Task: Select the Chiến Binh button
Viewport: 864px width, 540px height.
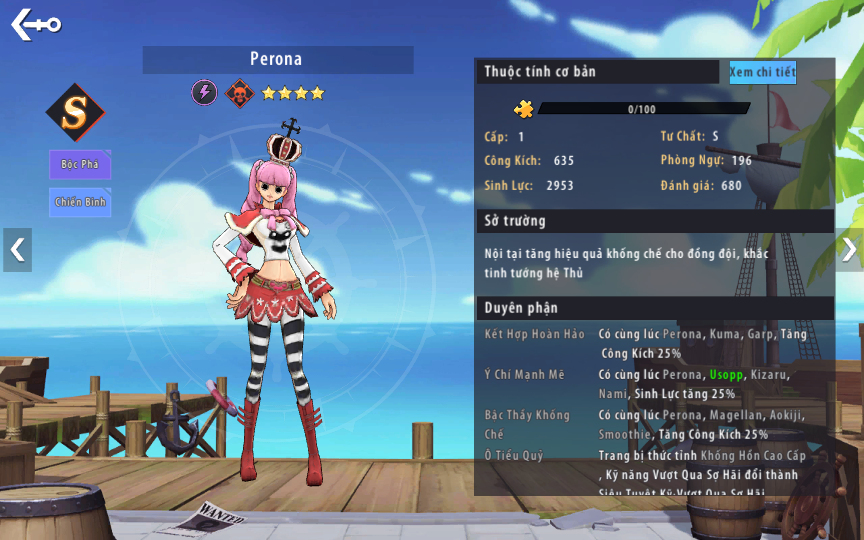Action: click(x=80, y=202)
